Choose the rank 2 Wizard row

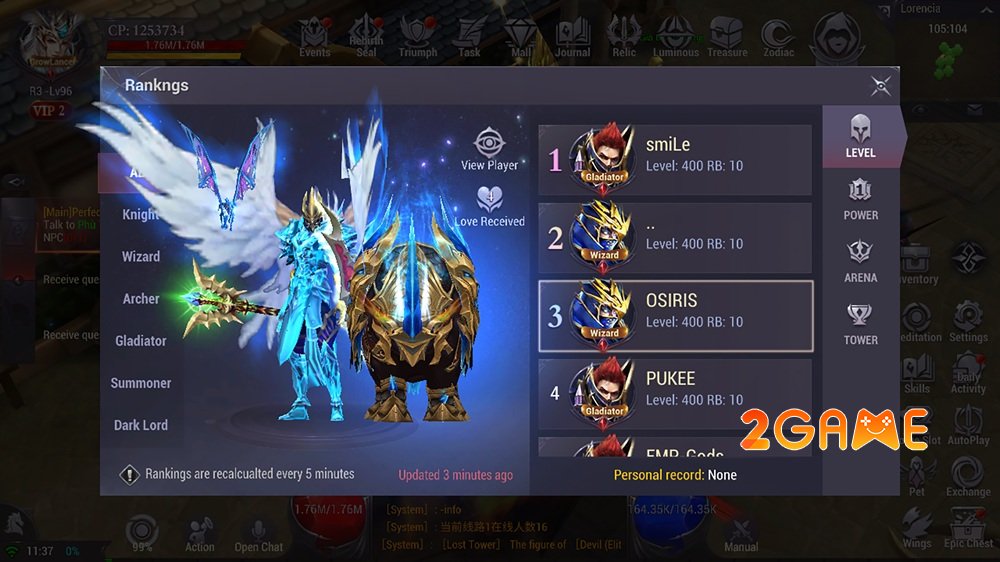click(674, 238)
